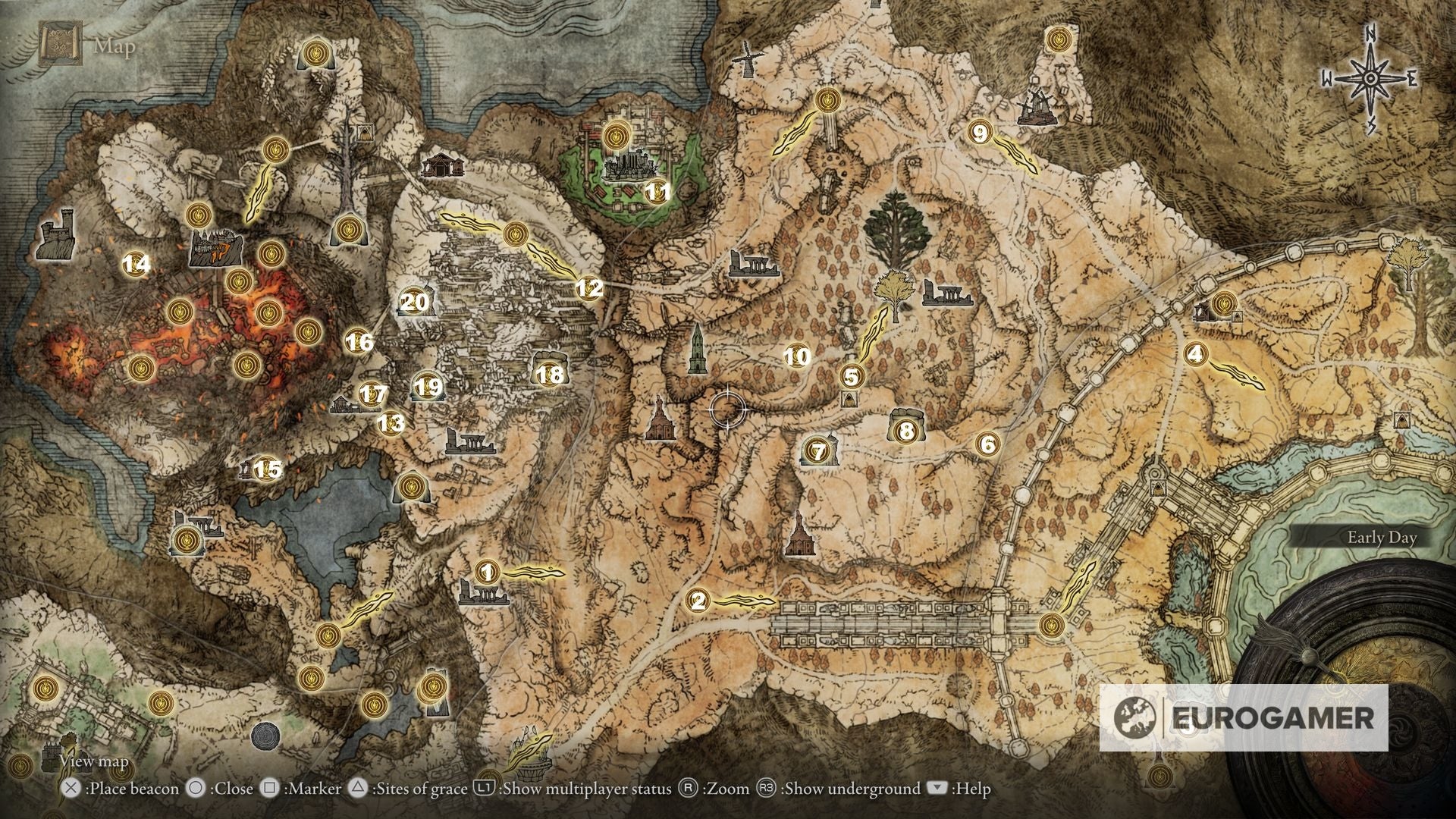Click the grace icon next to marker 12
Screen dimensions: 1456x819
coord(515,235)
